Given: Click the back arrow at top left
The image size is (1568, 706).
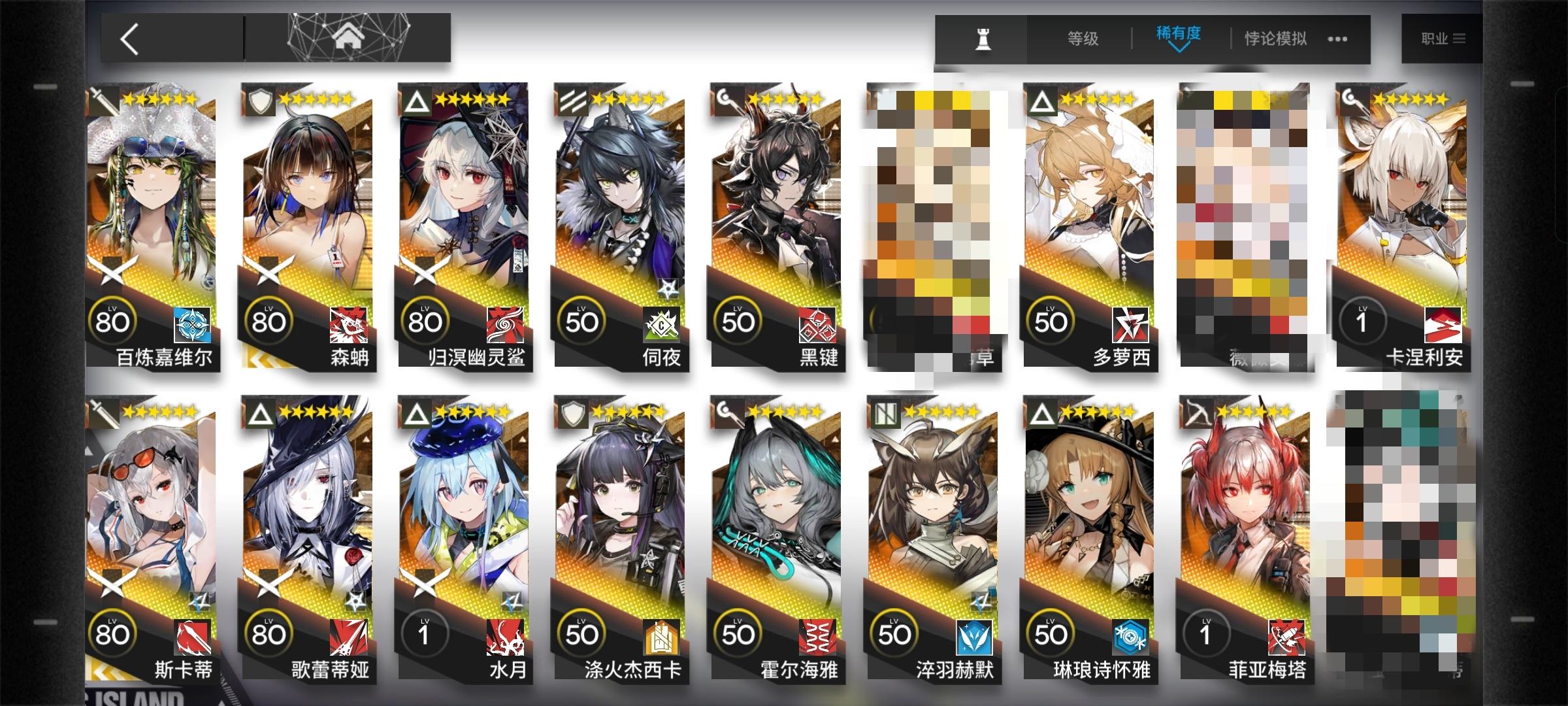Looking at the screenshot, I should (128, 37).
